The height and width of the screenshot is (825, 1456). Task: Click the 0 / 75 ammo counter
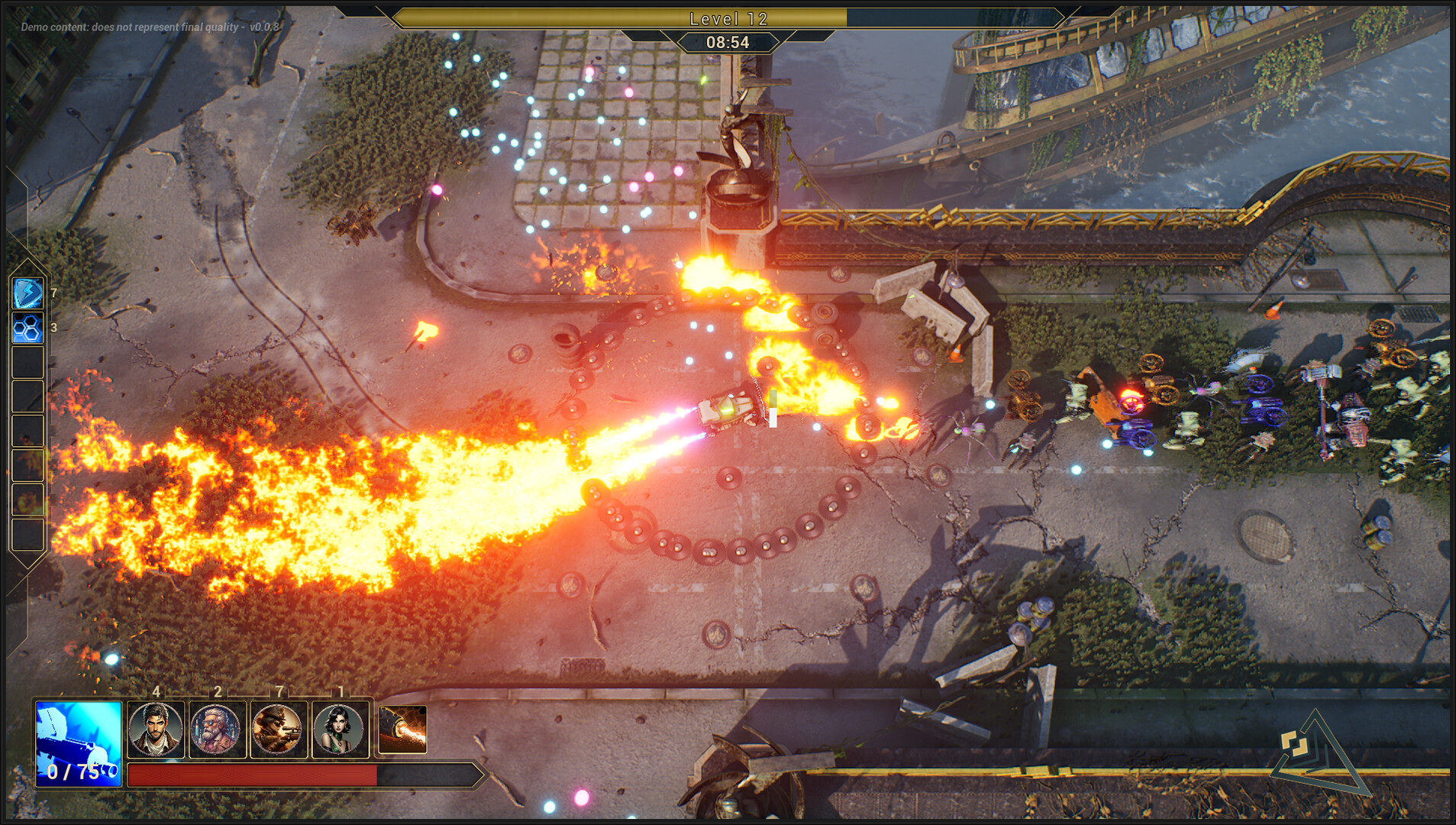(x=73, y=773)
